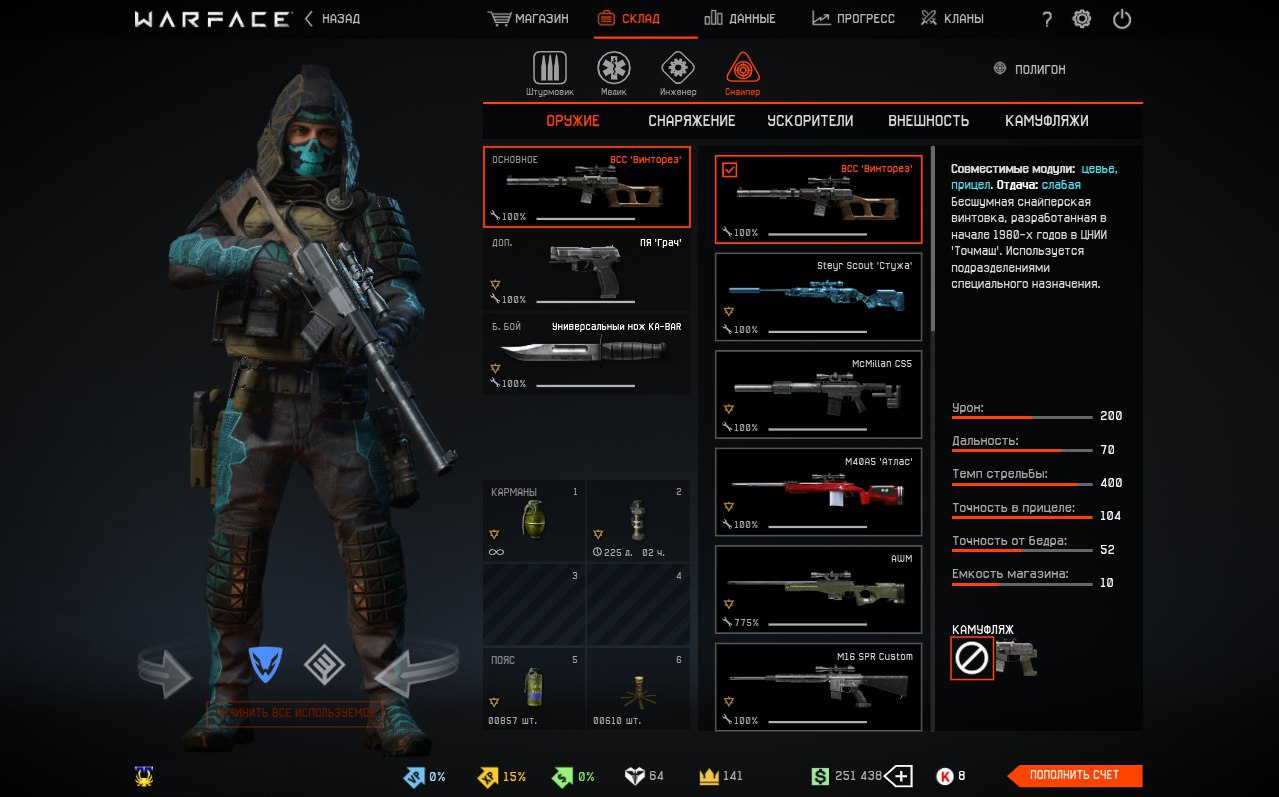Viewport: 1279px width, 797px height.
Task: Choose the Steyr Scout 'Стужа' rifle
Action: [819, 296]
